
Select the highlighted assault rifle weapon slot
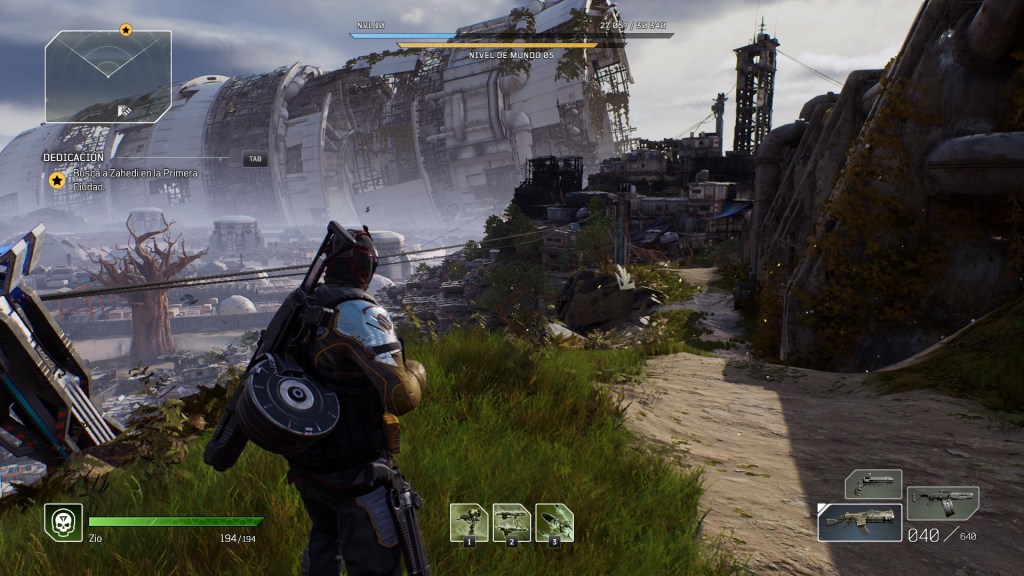[x=859, y=522]
